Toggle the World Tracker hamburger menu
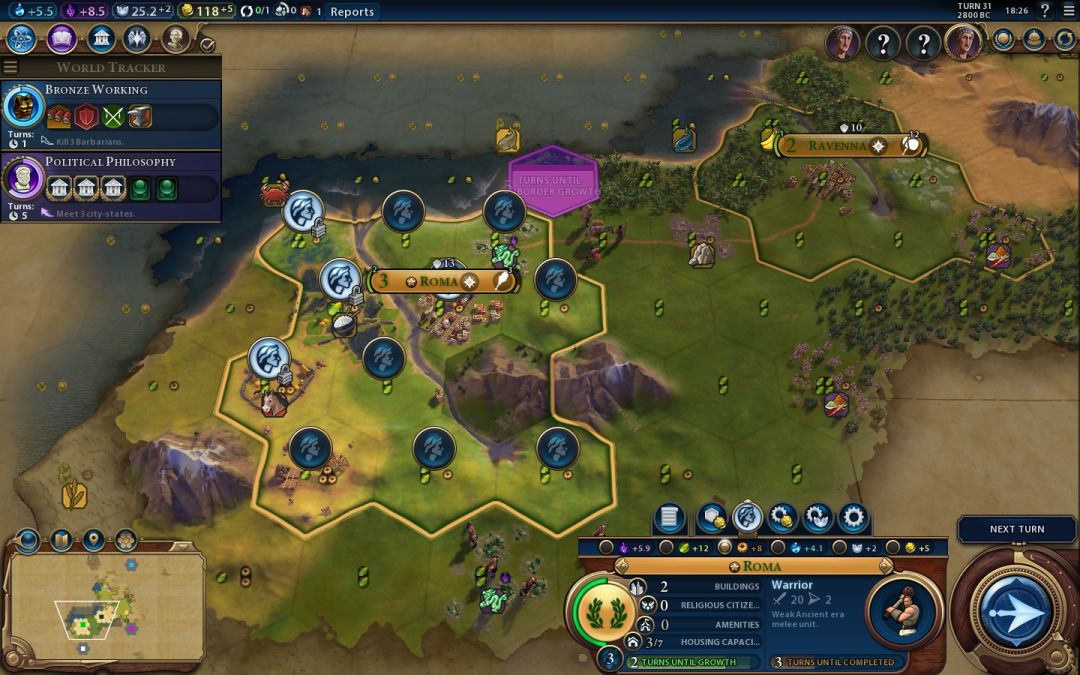1080x675 pixels. coord(11,67)
